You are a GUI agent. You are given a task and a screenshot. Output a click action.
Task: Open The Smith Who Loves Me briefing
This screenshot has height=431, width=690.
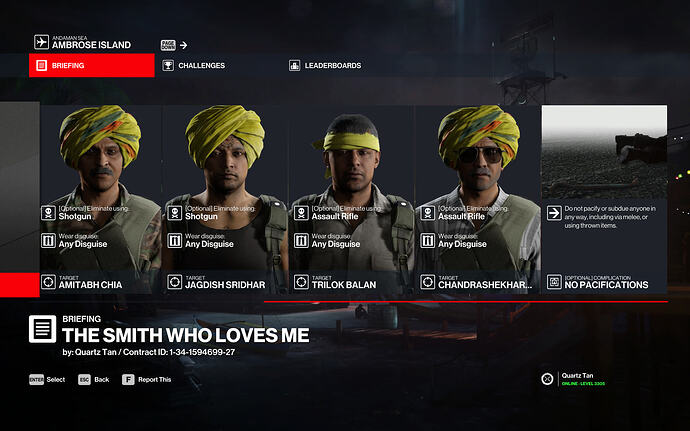coord(185,333)
